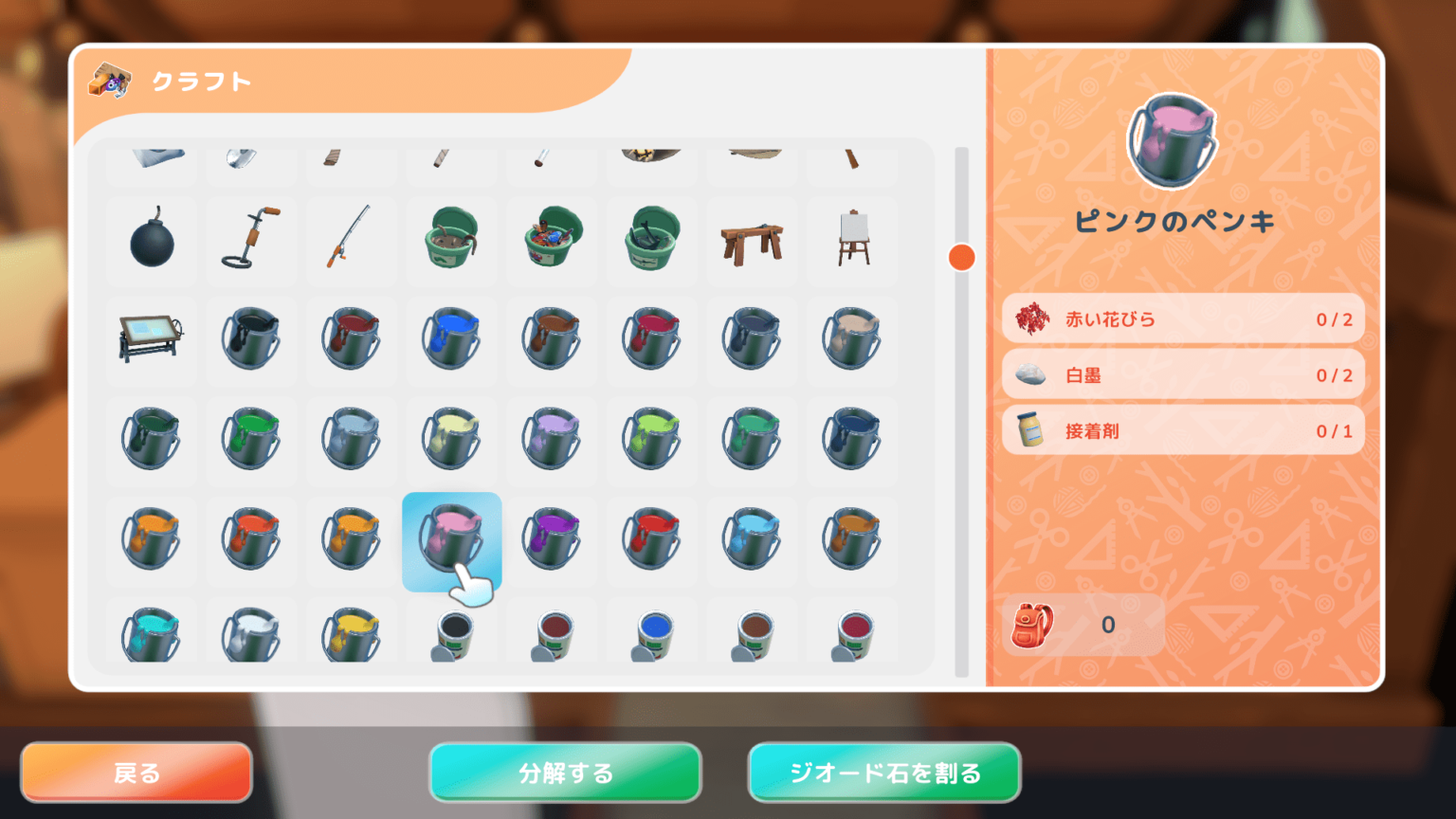Click the orange scrollbar handle
1456x819 pixels.
[x=961, y=254]
